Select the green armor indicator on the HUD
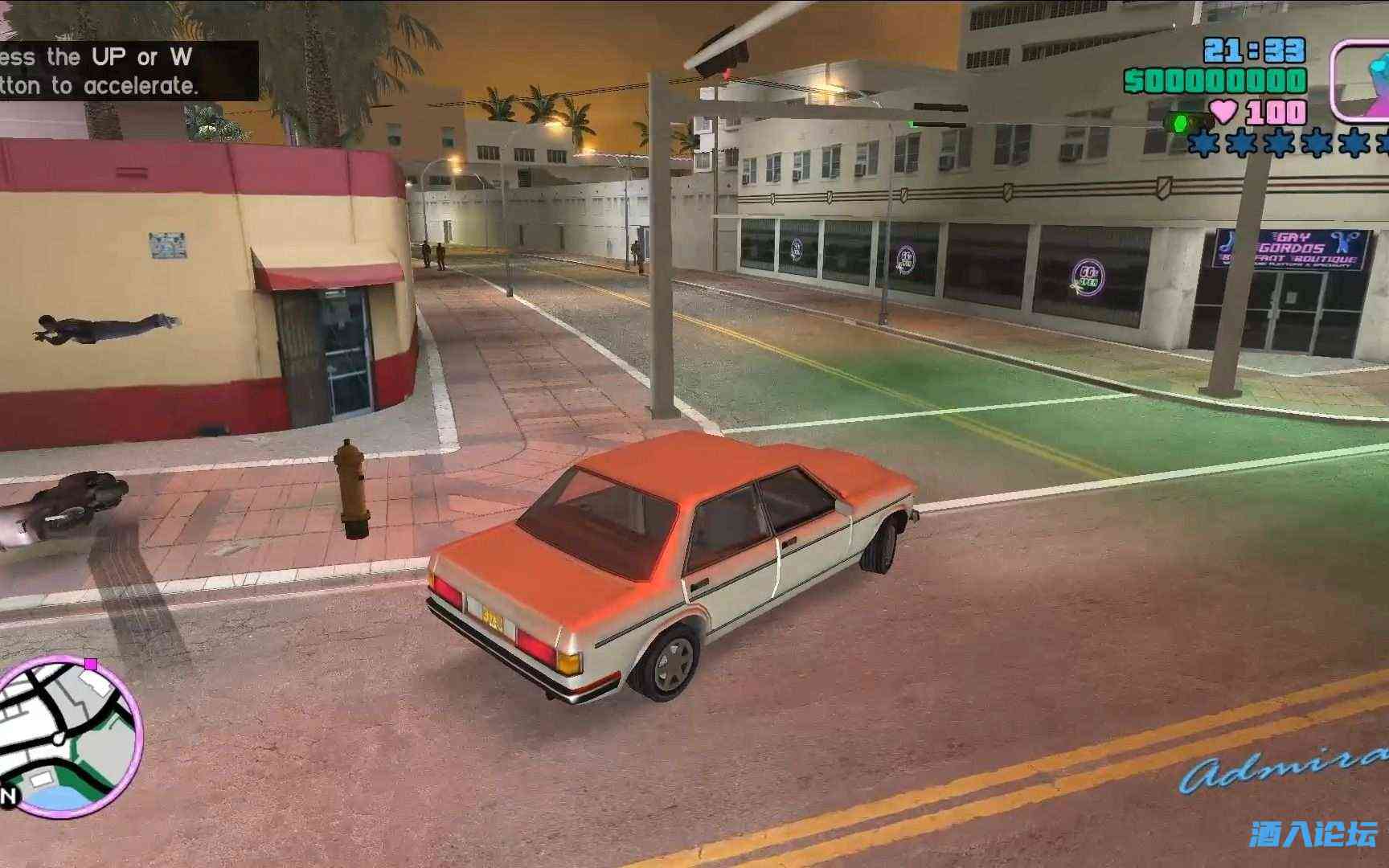The width and height of the screenshot is (1389, 868). pyautogui.click(x=1178, y=122)
